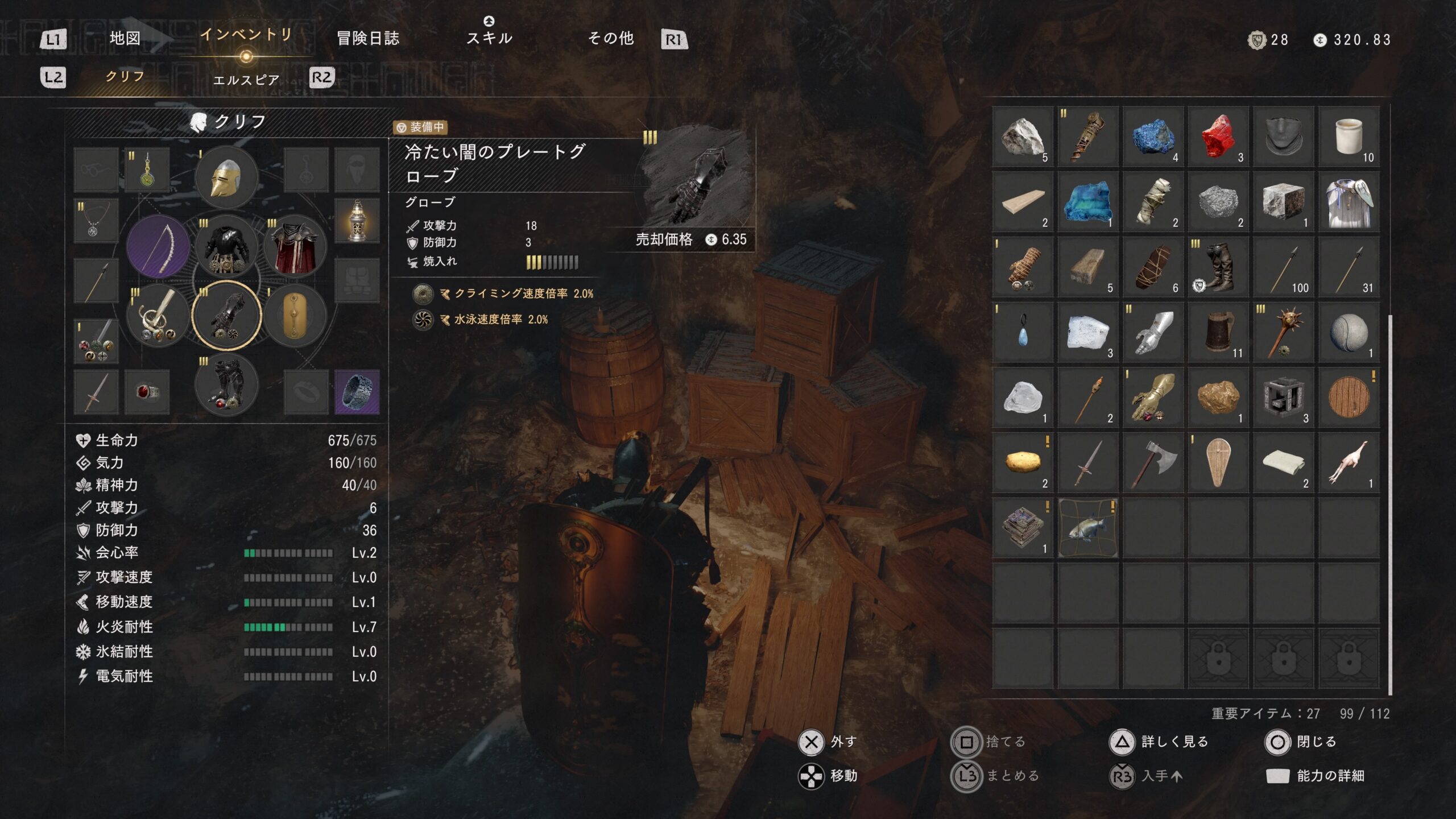1456x819 pixels.
Task: Select the silver plate gauntlet item
Action: point(1153,332)
